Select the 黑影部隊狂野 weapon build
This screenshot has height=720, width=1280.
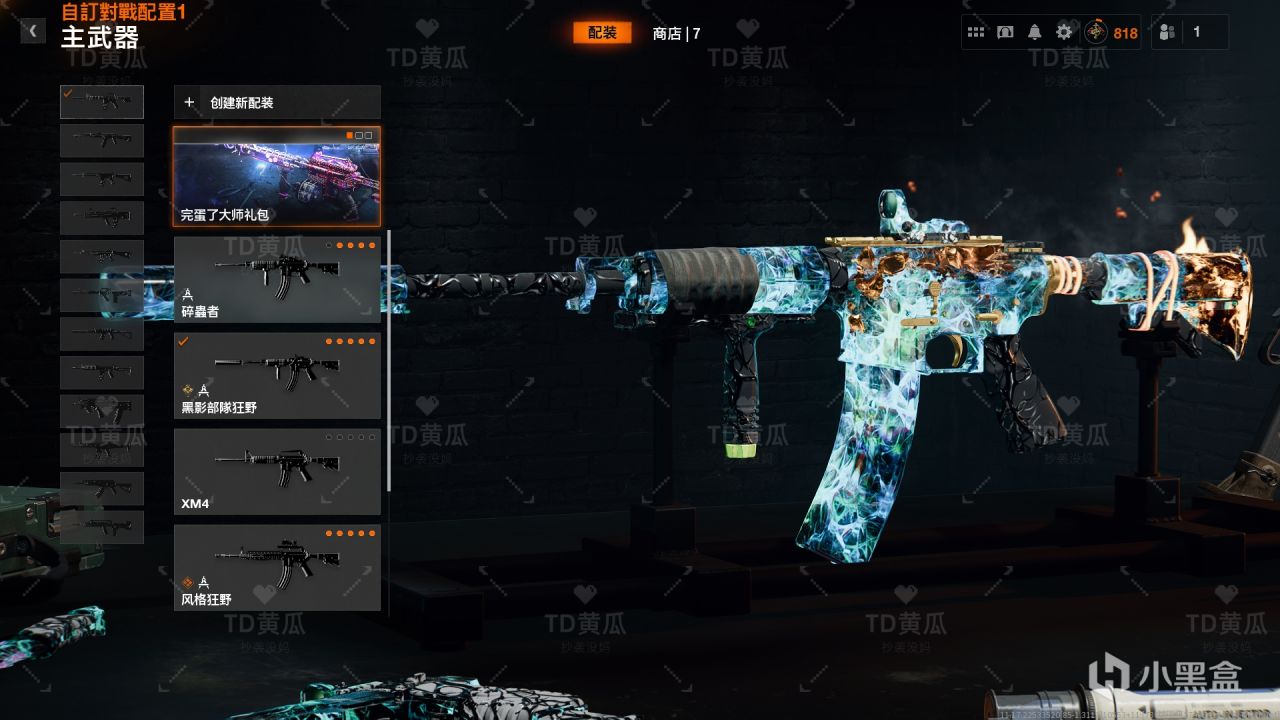click(x=277, y=375)
